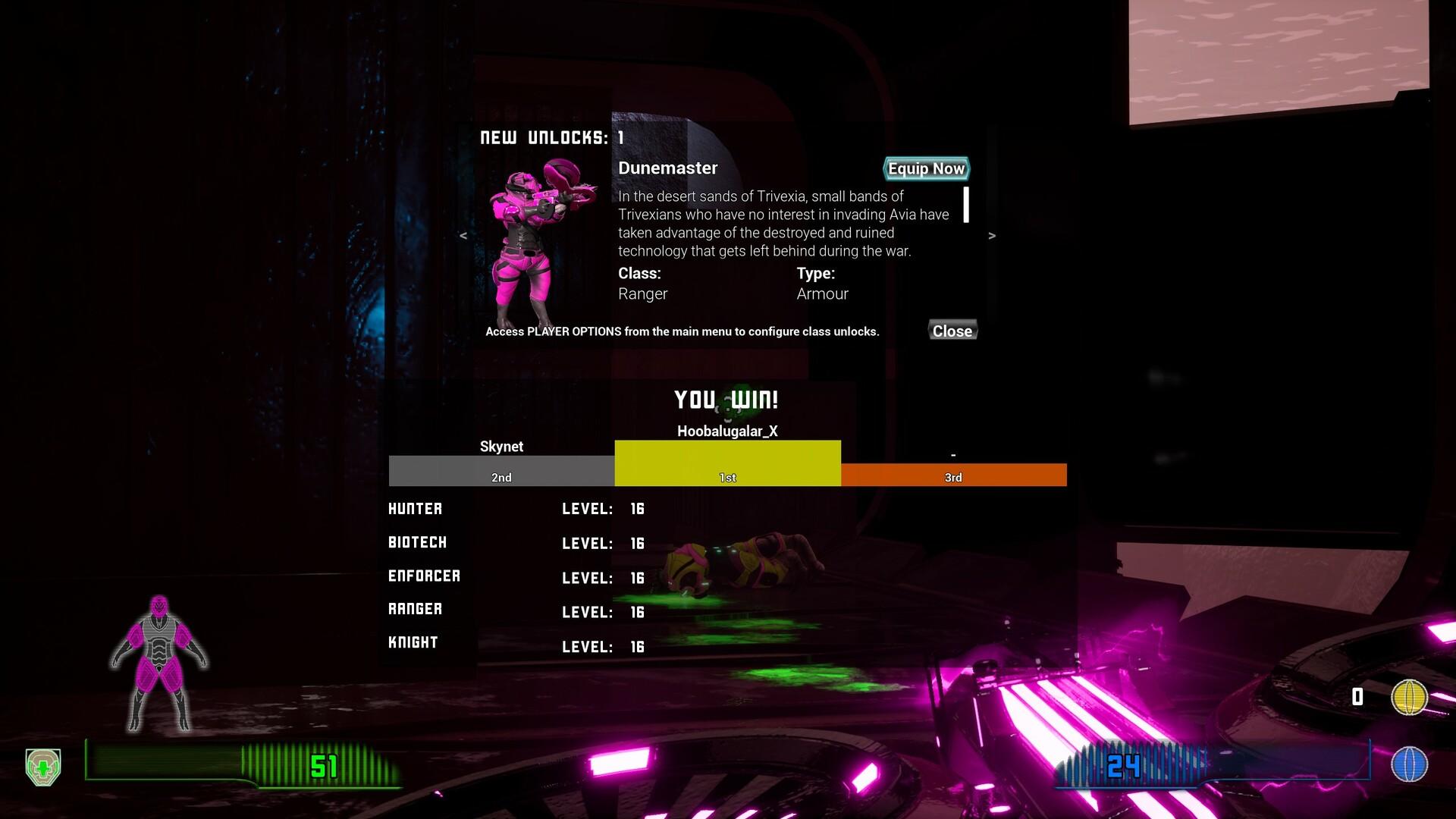
Task: Click the right arrow to view next unlock
Action: [x=992, y=236]
